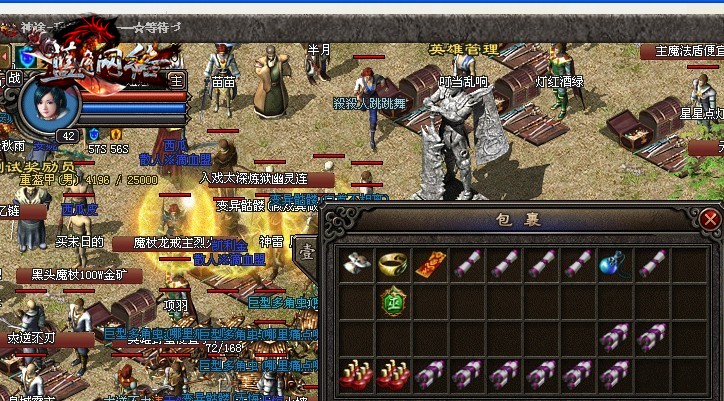Toggle the 战 combat mode button
Screen dimensions: 724x401
coord(14,78)
